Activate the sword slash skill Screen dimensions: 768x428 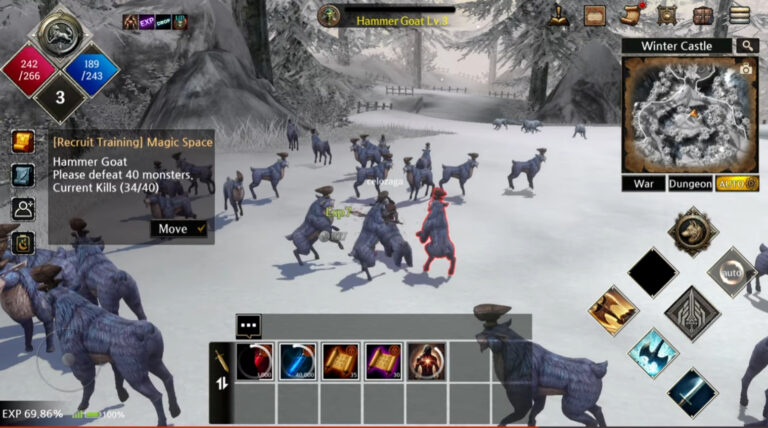tap(692, 390)
